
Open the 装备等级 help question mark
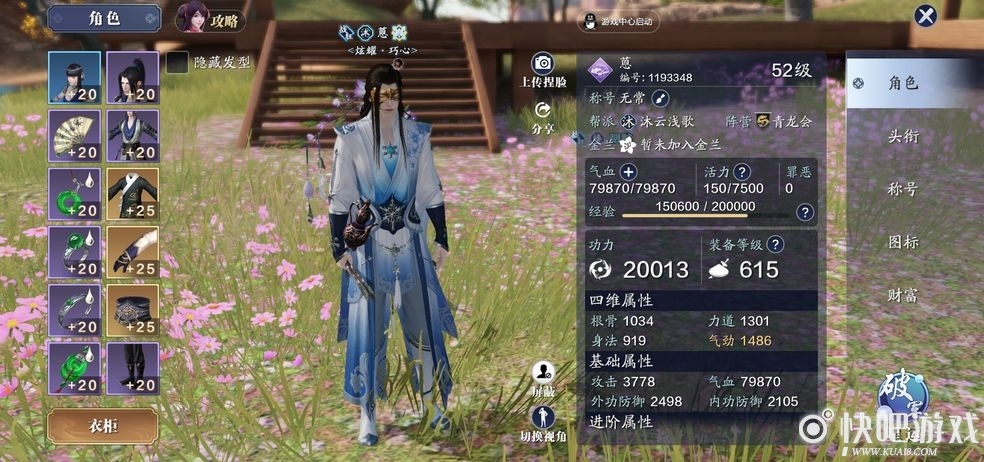pos(775,244)
